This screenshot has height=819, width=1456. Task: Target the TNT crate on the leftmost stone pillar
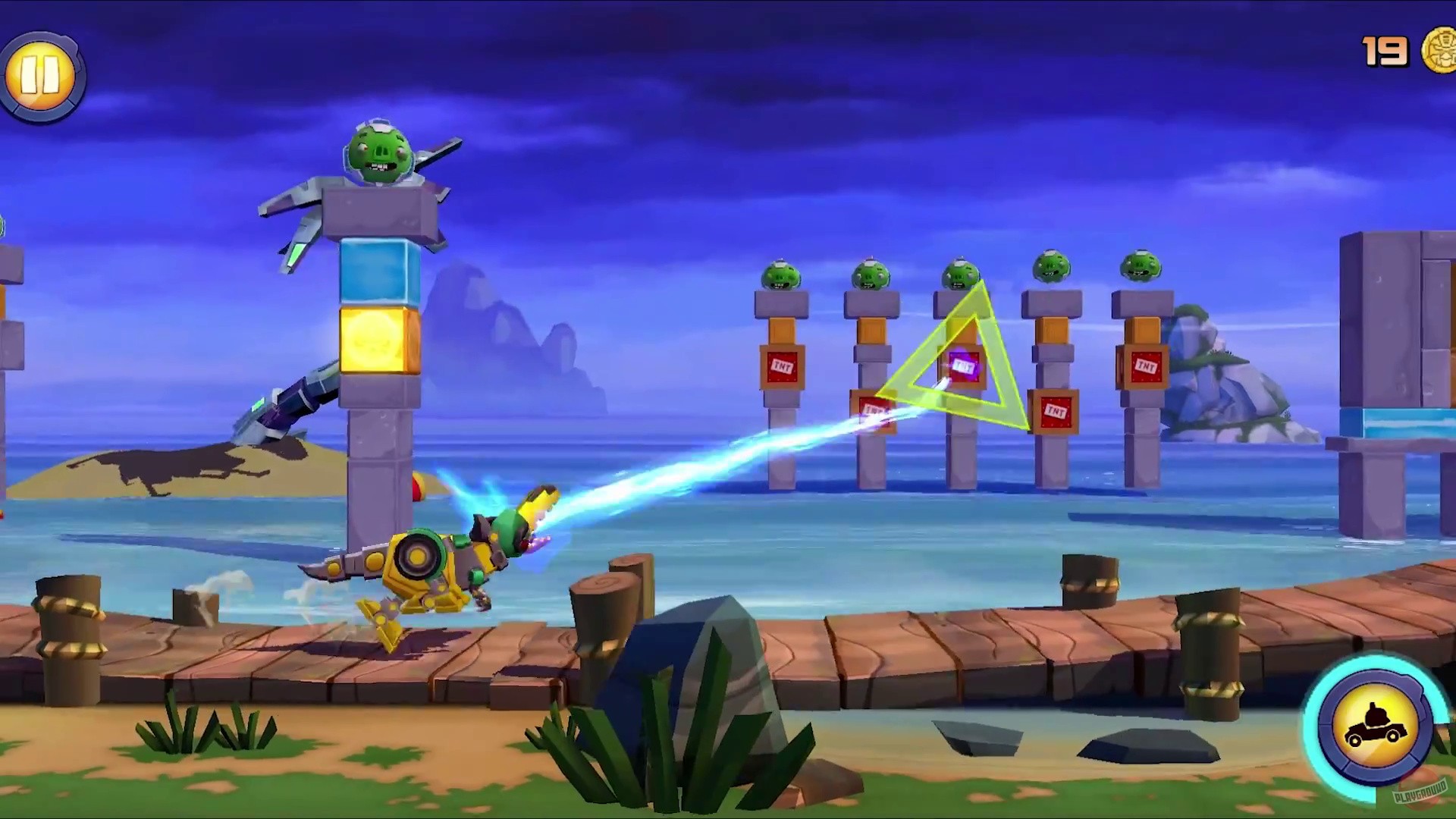pos(781,368)
